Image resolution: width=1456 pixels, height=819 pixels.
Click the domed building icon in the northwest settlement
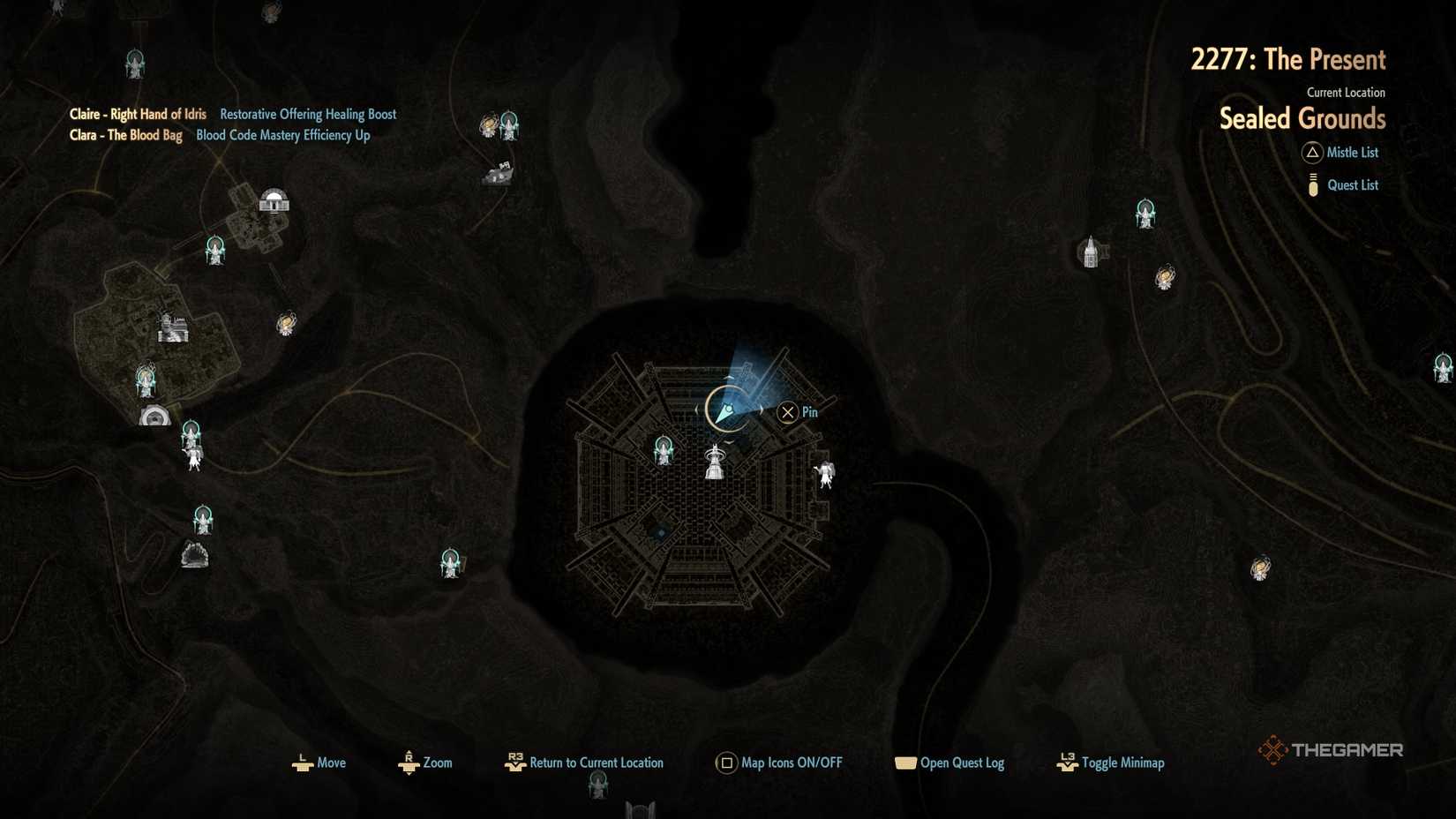[274, 200]
